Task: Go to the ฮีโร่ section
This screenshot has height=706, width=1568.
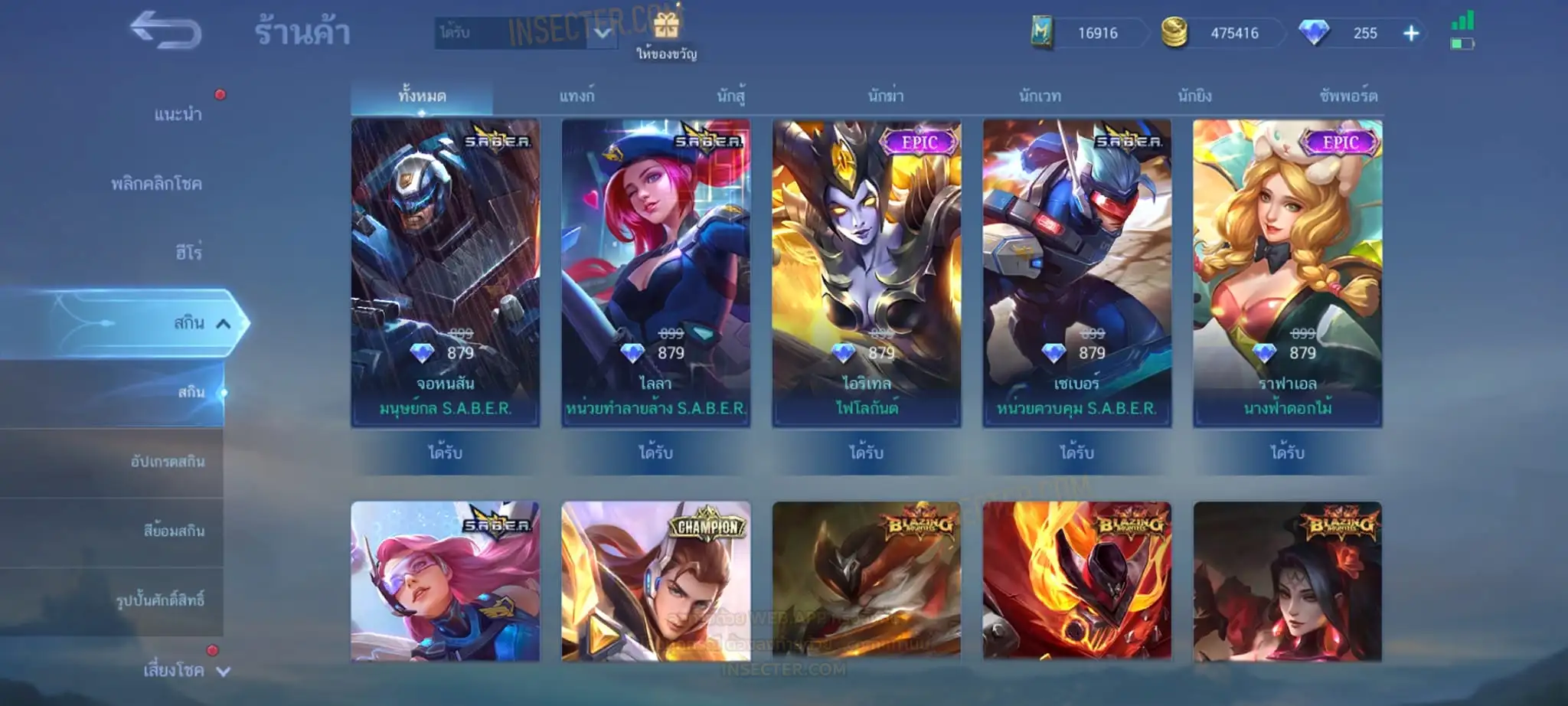Action: click(x=188, y=253)
